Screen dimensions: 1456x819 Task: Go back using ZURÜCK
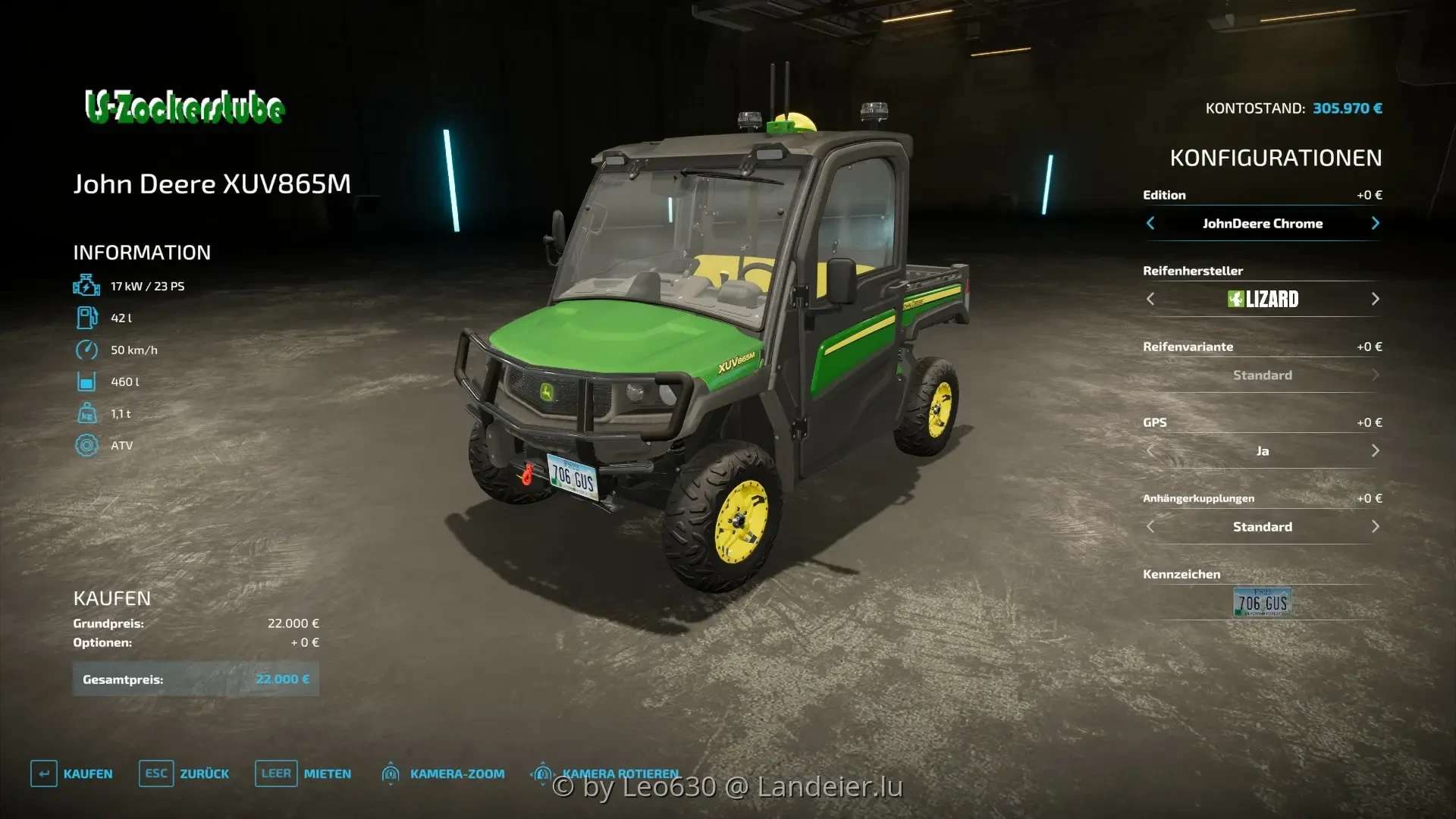click(x=184, y=773)
